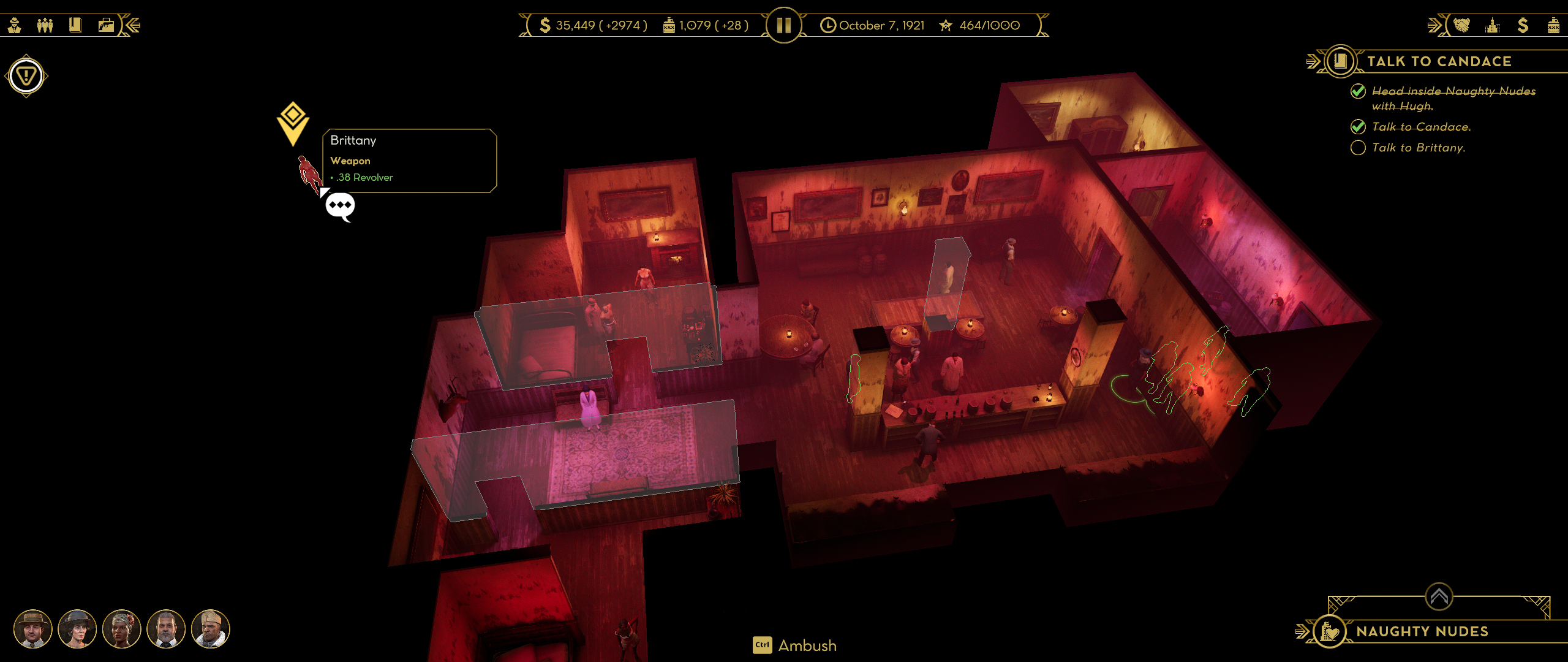The image size is (1568, 662).
Task: Open the city skyline overview icon
Action: point(1492,25)
